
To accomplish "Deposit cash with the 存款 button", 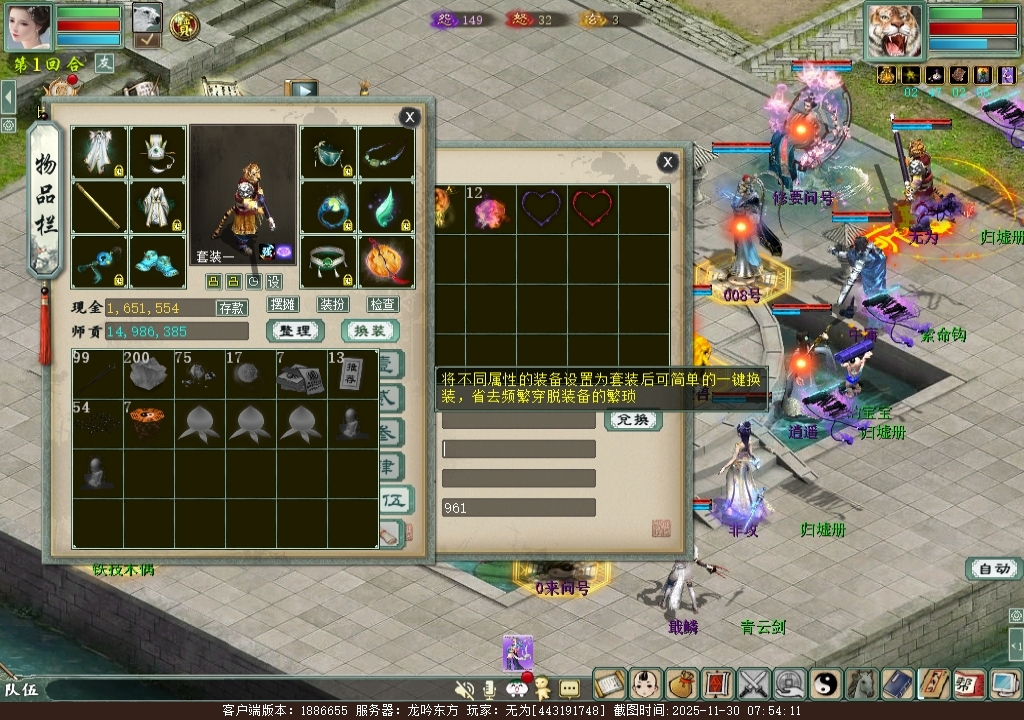I will (231, 308).
